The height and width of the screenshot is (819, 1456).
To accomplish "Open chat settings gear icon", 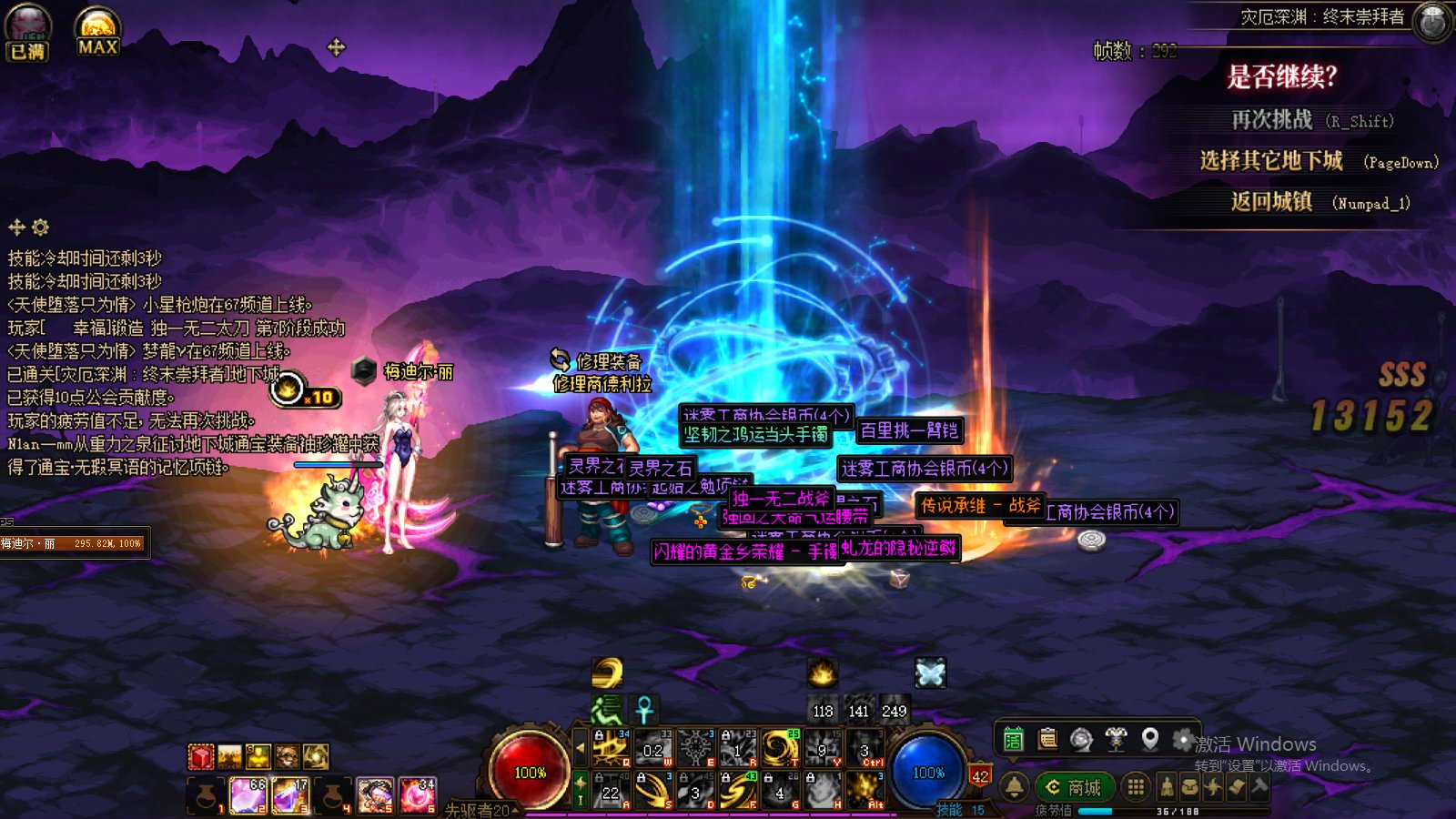I will click(40, 227).
